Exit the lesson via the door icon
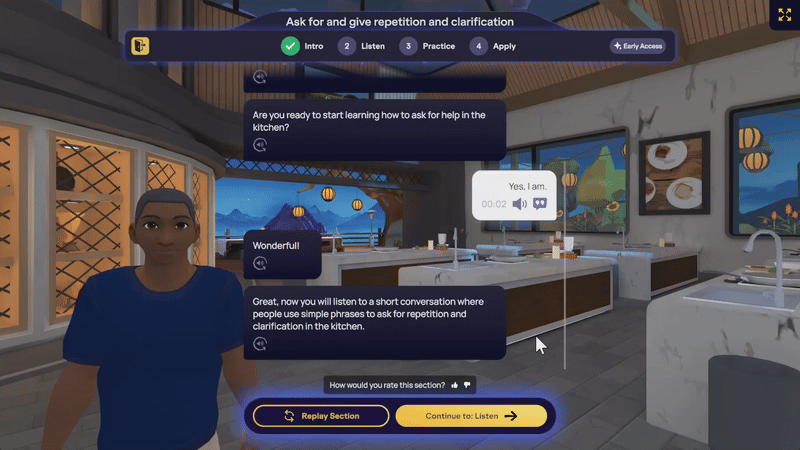The width and height of the screenshot is (800, 450). pyautogui.click(x=141, y=46)
